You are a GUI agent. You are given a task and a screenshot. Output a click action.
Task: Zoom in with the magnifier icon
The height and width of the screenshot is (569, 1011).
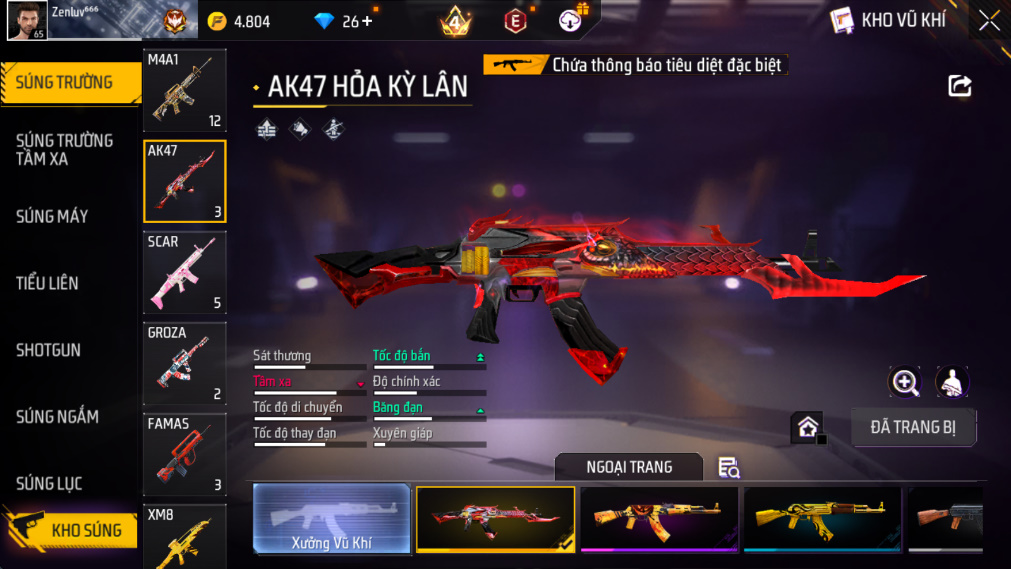905,382
